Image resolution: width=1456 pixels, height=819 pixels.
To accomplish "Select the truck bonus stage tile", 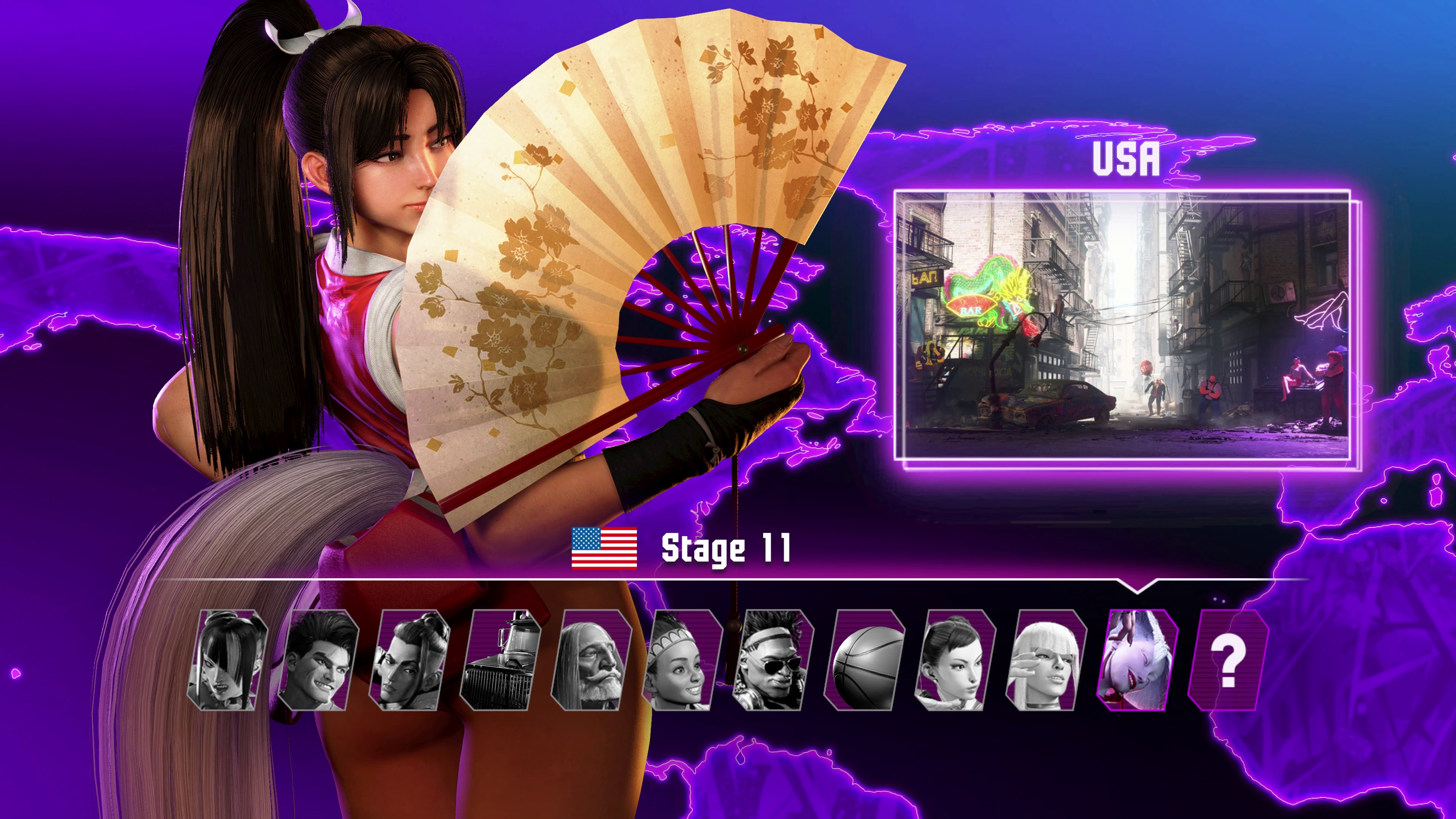I will point(500,660).
